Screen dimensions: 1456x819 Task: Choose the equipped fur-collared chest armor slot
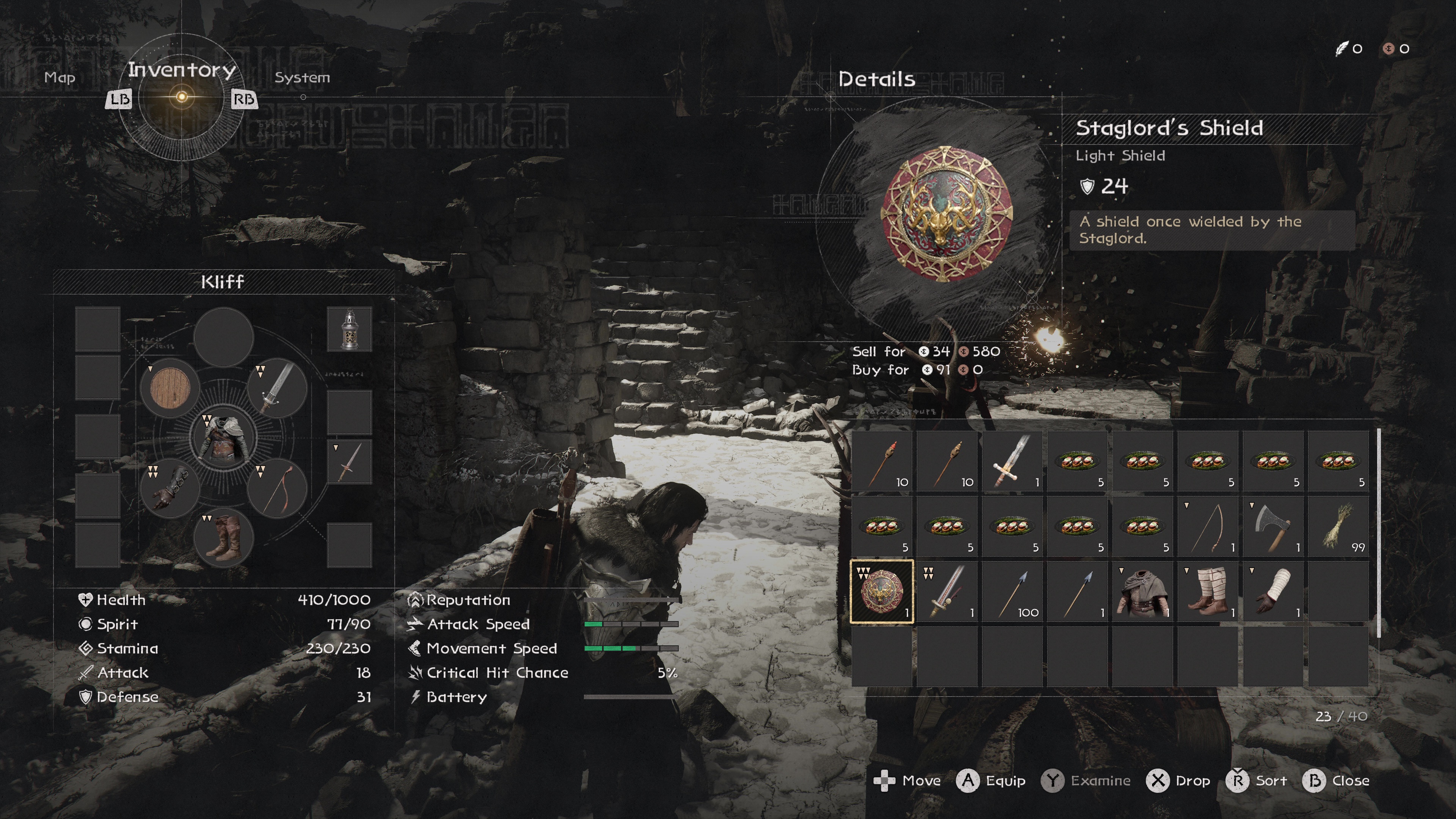click(224, 437)
